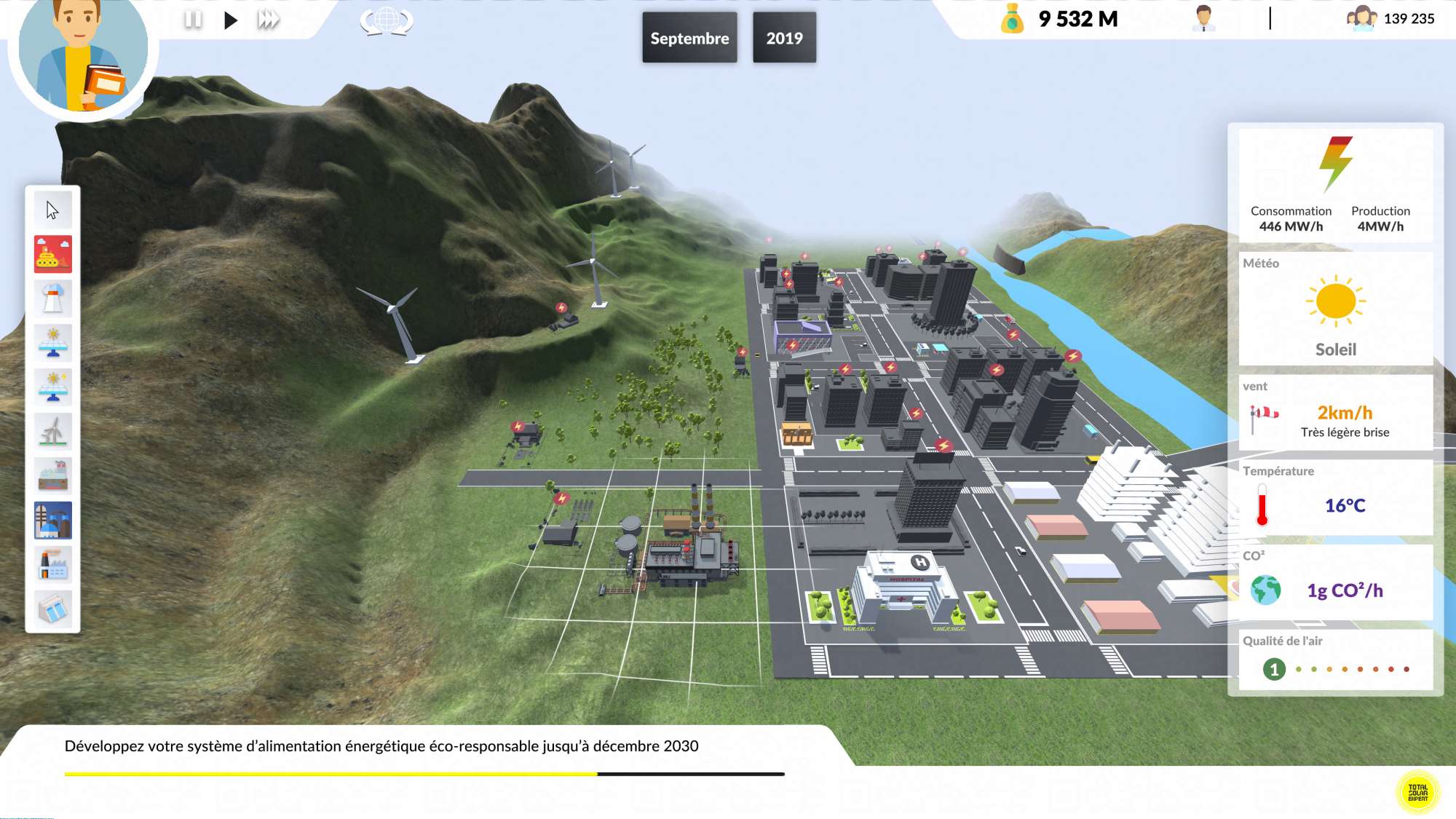Pick the solar panel with sparkle
The image size is (1456, 819).
tap(52, 387)
